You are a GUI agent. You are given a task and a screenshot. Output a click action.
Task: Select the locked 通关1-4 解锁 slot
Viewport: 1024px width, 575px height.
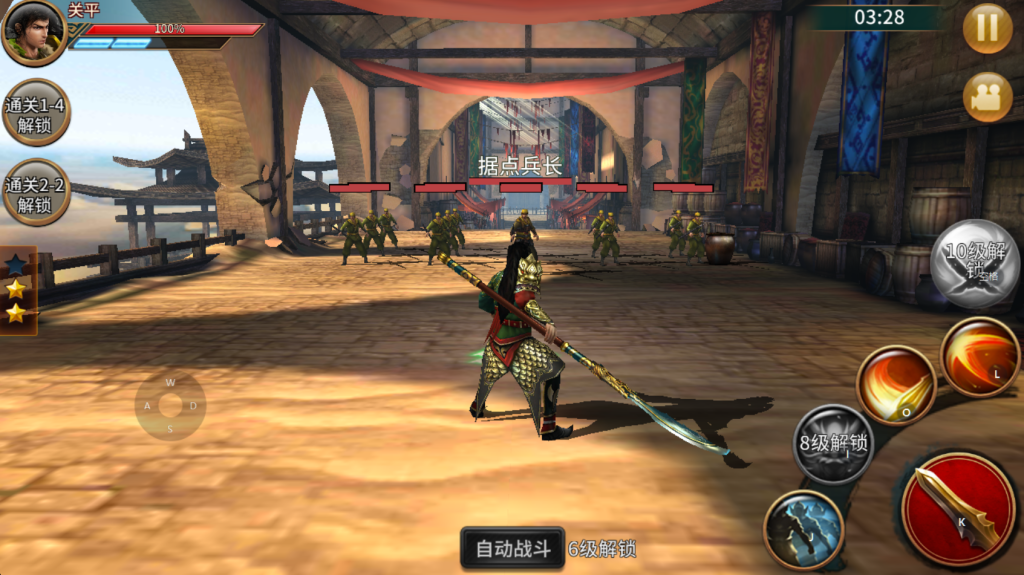click(x=36, y=113)
